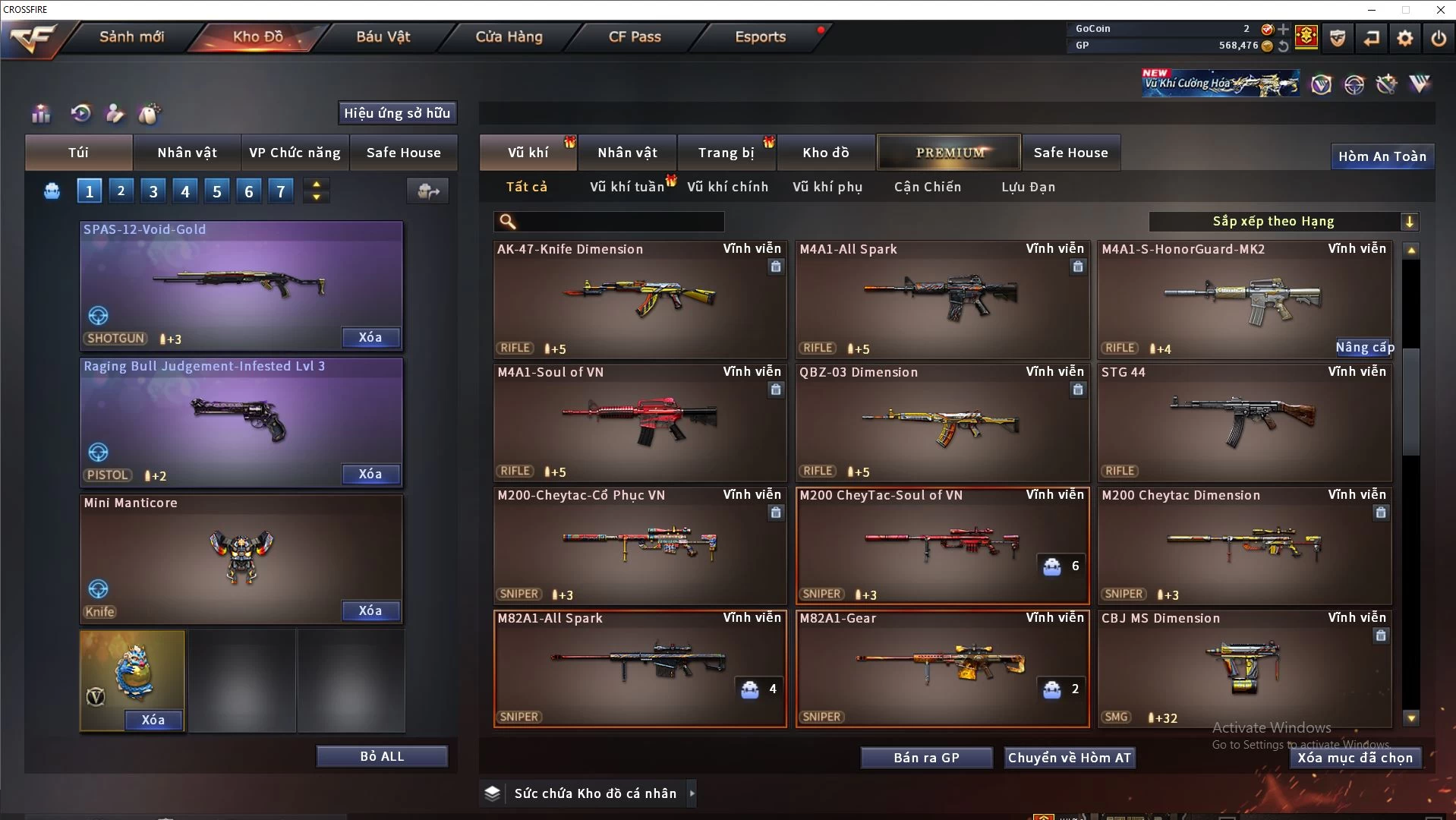Sell items with Bán ra GP
This screenshot has width=1456, height=820.
[x=926, y=758]
